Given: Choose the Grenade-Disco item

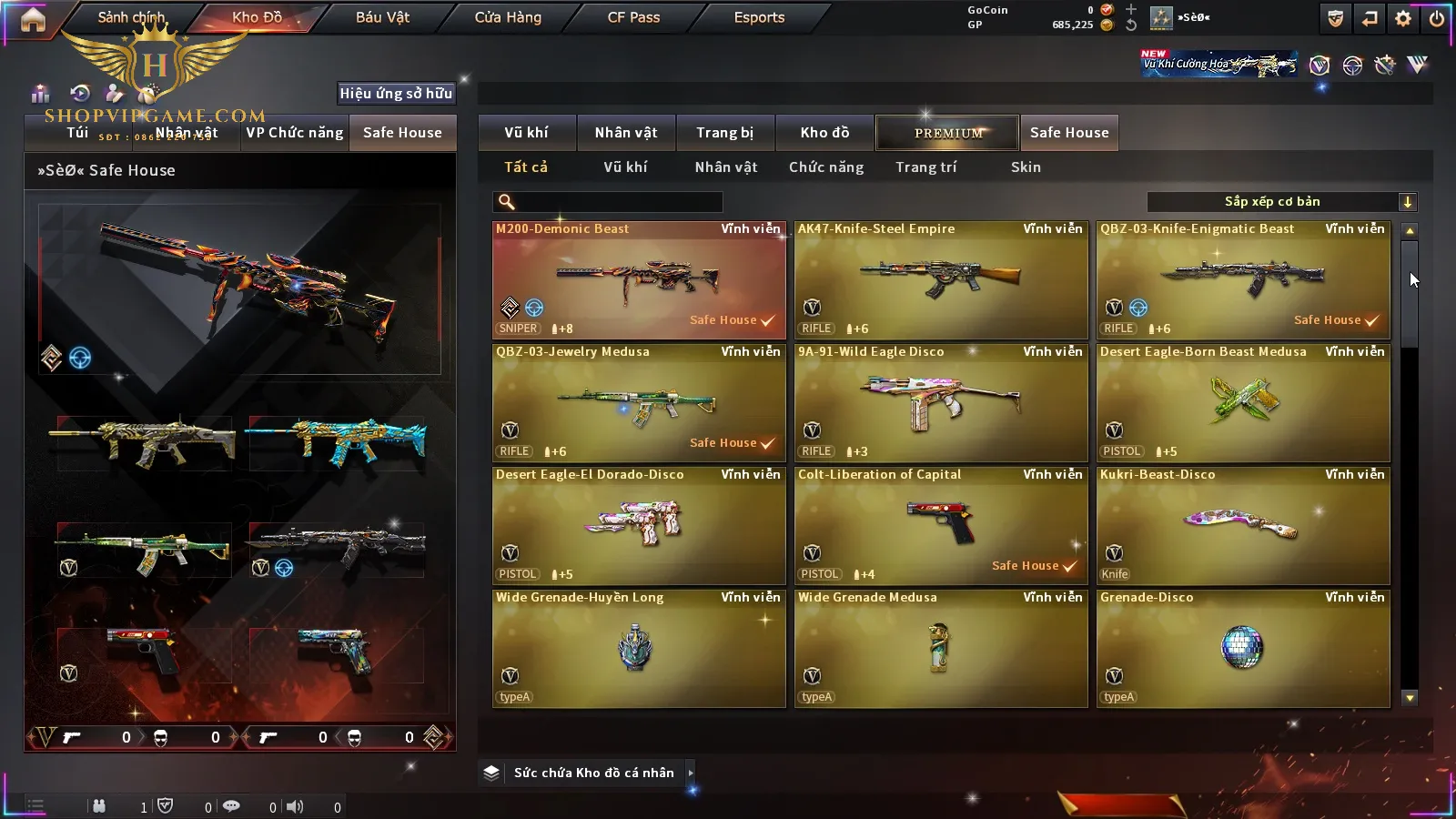Looking at the screenshot, I should tap(1243, 649).
